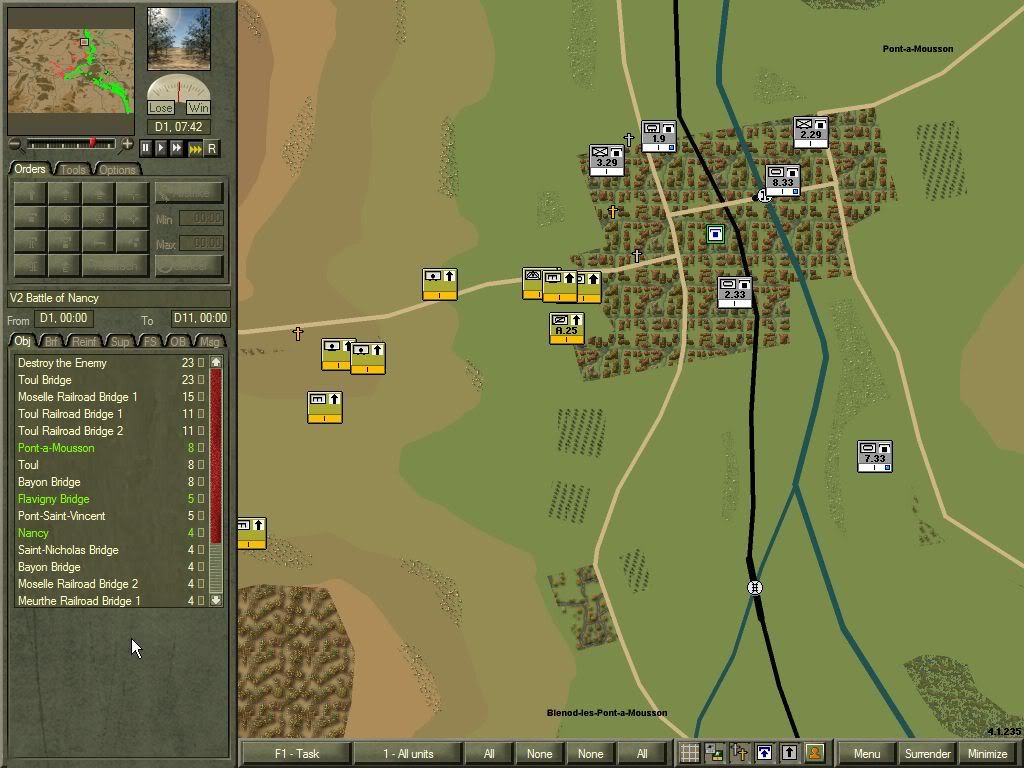Click the Surrender button
1024x768 pixels.
[927, 754]
